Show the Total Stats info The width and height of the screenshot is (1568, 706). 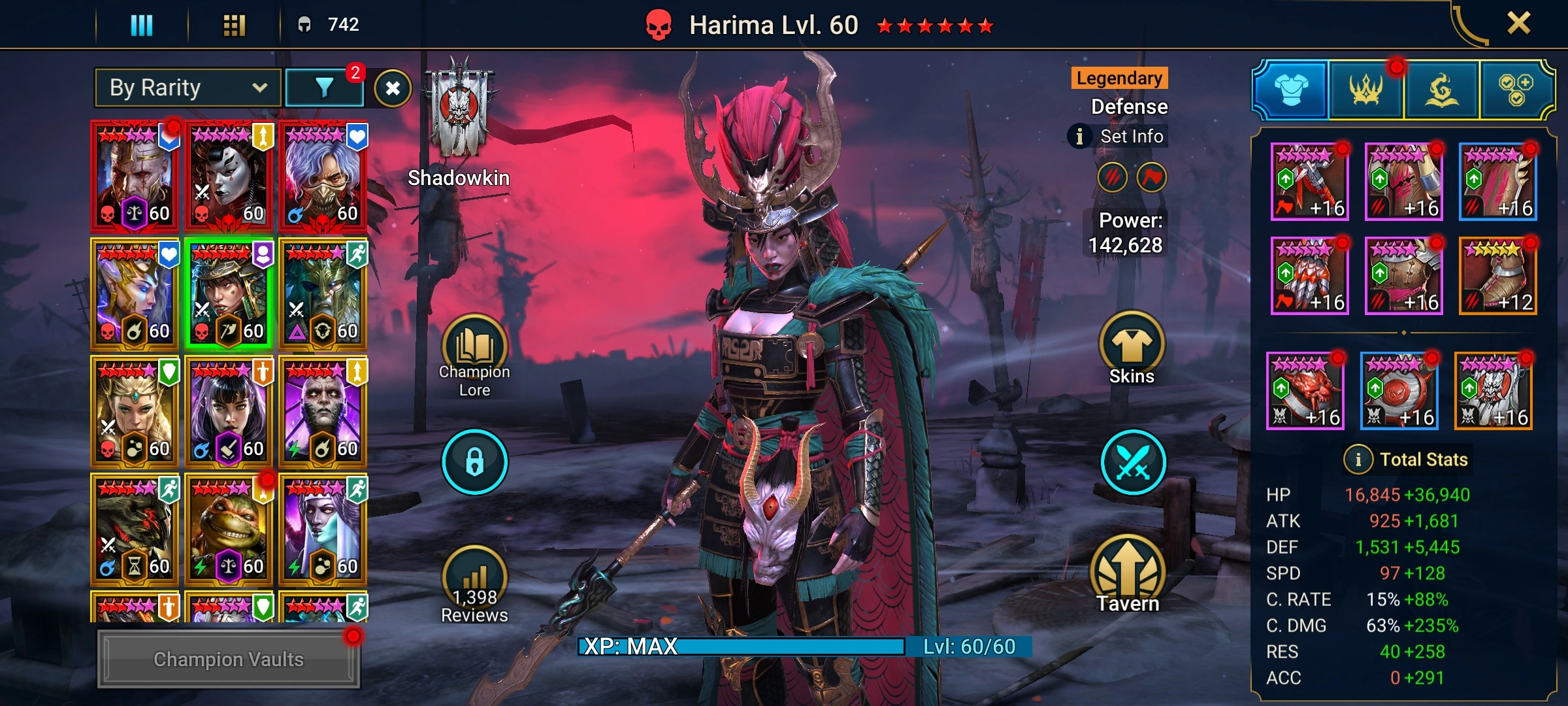click(1358, 460)
